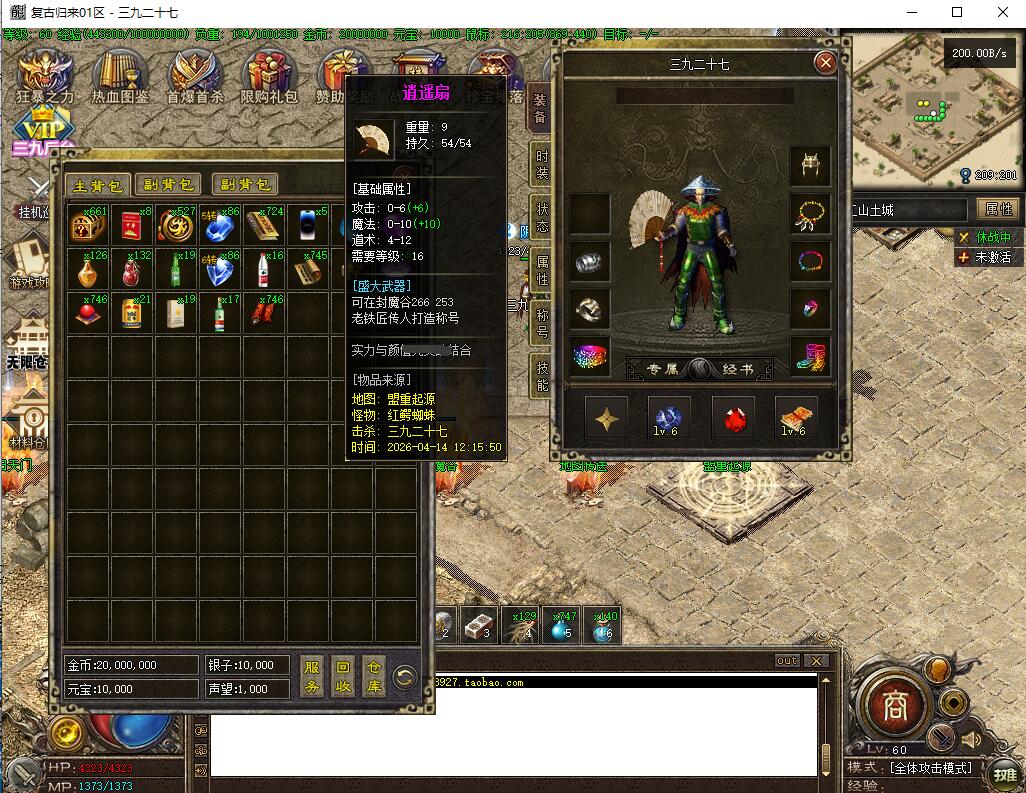The width and height of the screenshot is (1026, 793).
Task: Select the red gem slot
Action: point(733,417)
